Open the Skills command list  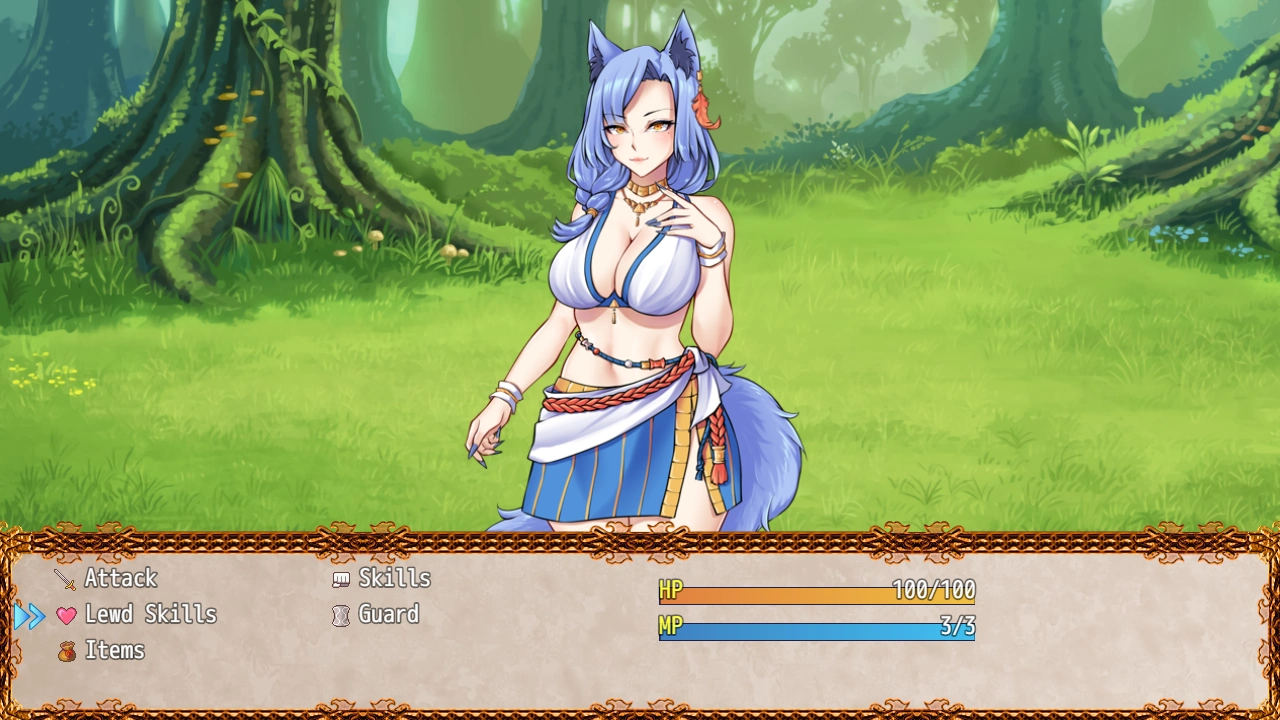tap(394, 578)
